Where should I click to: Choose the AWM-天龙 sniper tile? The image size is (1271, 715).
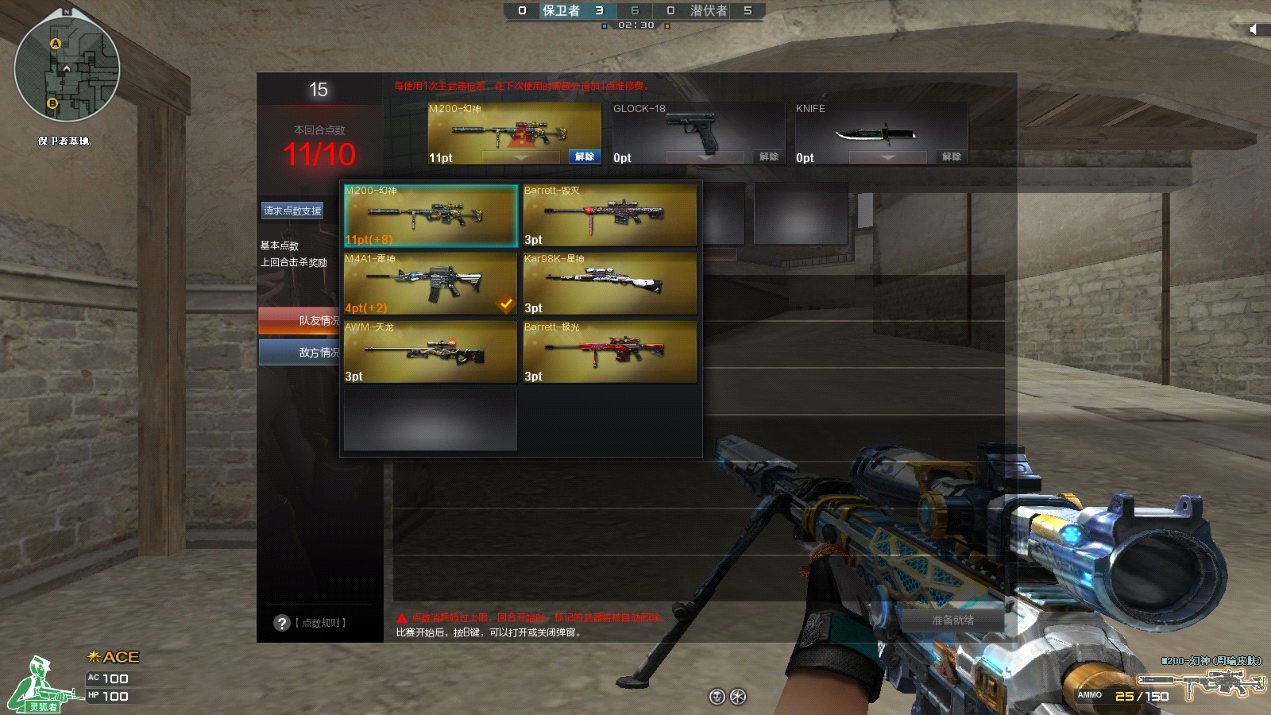431,351
